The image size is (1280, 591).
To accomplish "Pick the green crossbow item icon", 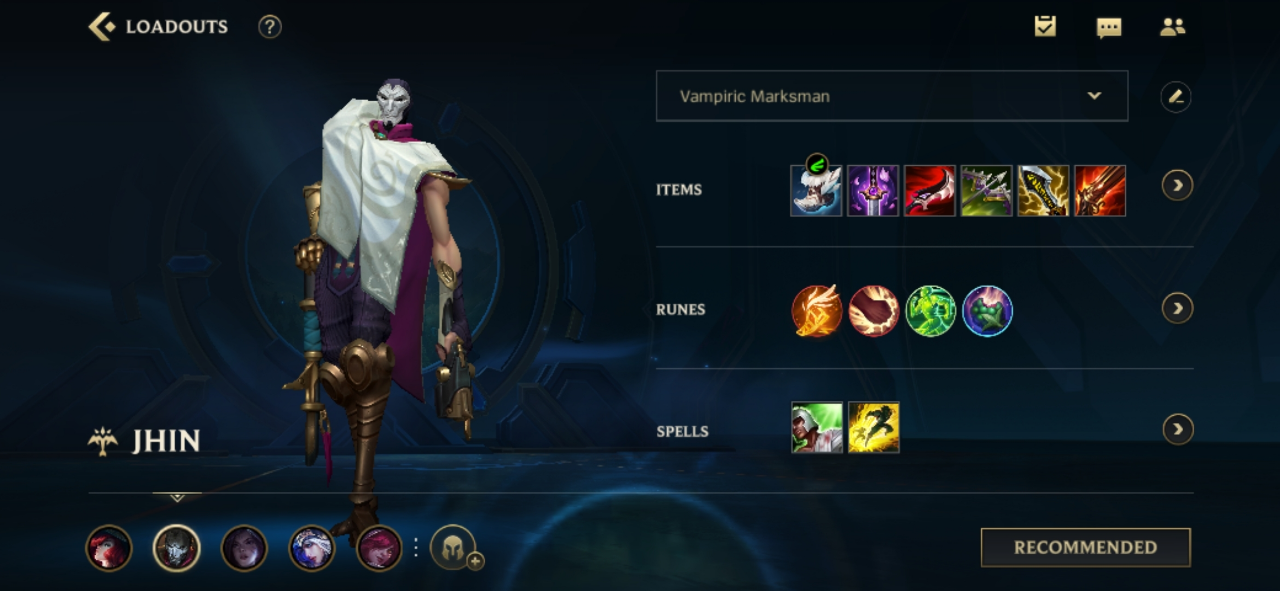I will click(987, 190).
